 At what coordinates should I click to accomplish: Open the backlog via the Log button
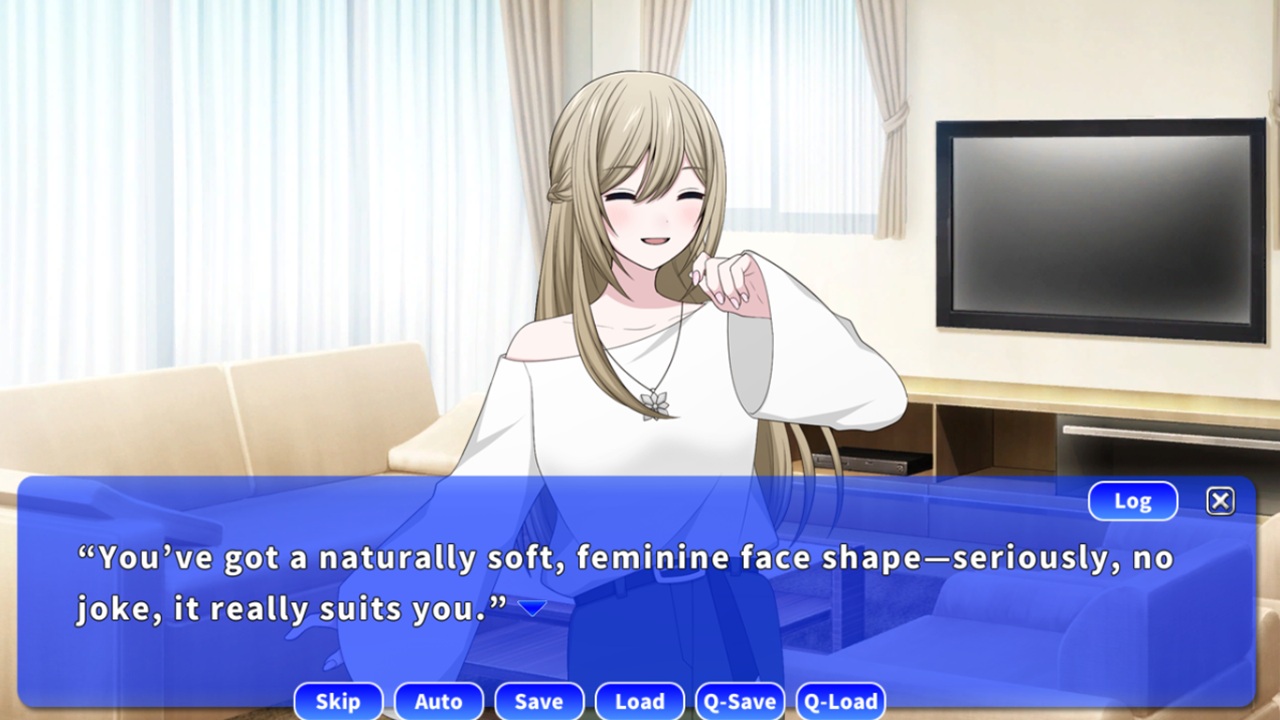pyautogui.click(x=1132, y=500)
